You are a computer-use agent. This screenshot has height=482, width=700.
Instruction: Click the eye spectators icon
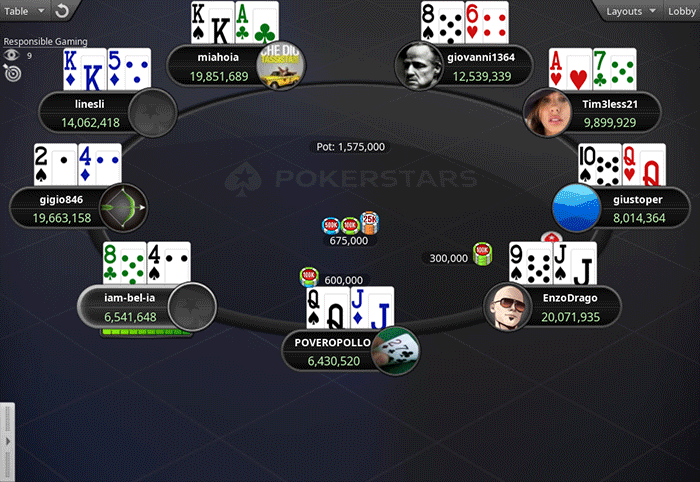tap(12, 56)
